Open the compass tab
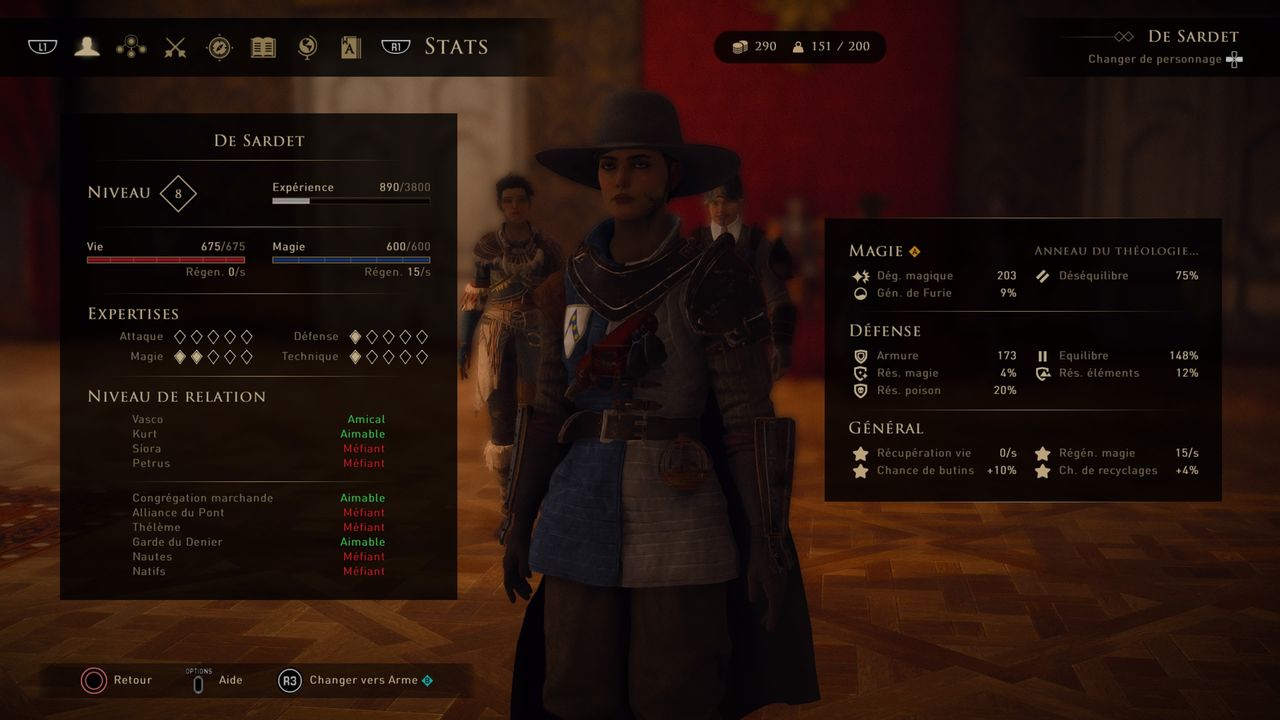The width and height of the screenshot is (1280, 720). 219,47
